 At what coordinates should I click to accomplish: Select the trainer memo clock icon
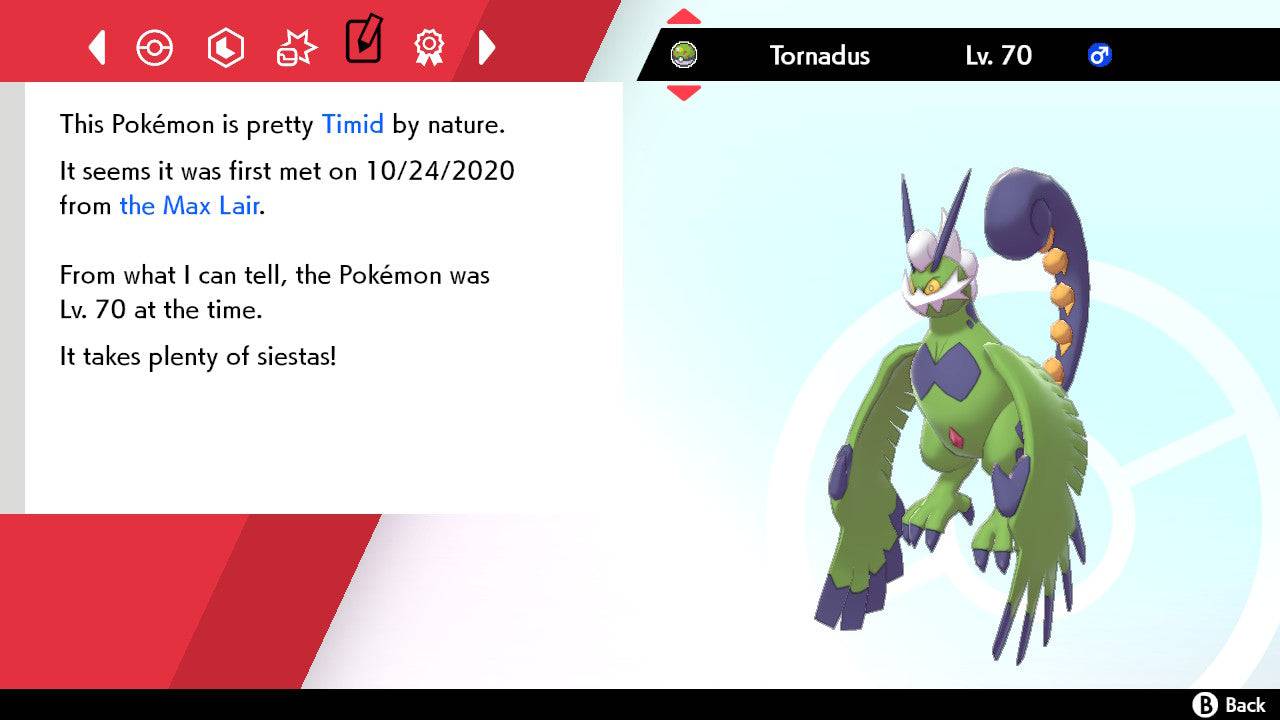(x=225, y=47)
